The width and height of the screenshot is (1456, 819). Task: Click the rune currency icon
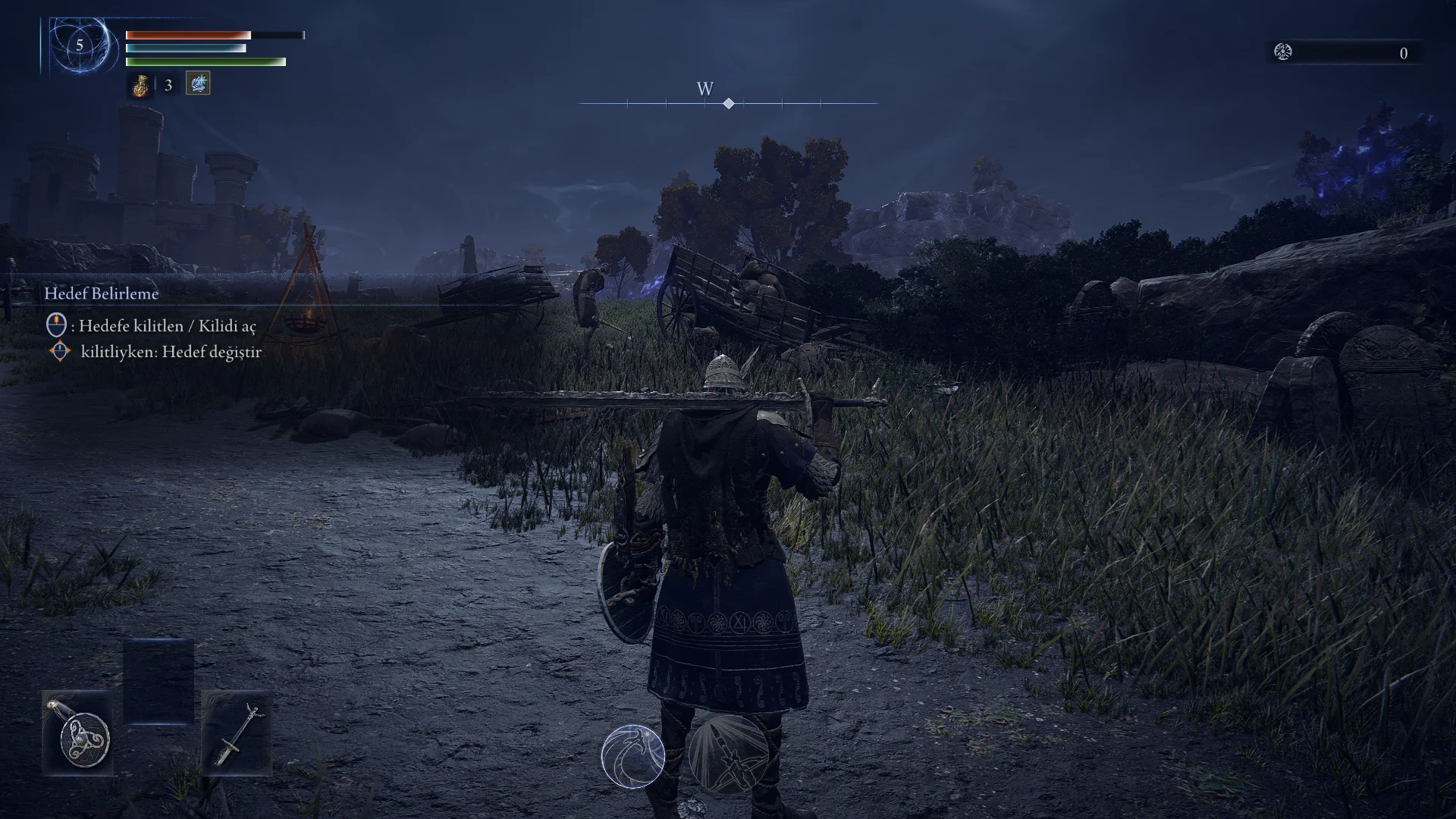(x=1283, y=52)
